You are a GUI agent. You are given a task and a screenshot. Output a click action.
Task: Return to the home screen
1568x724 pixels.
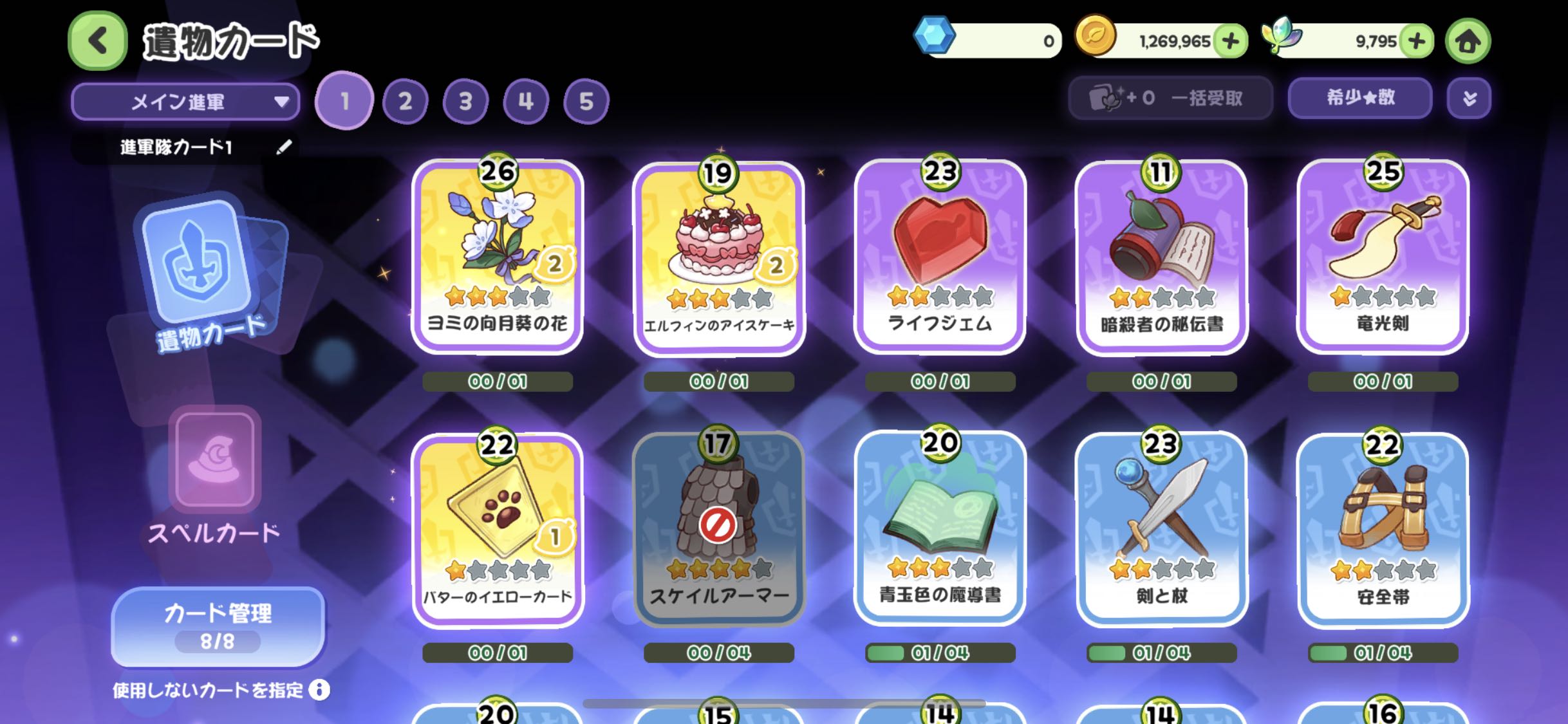coord(1468,41)
